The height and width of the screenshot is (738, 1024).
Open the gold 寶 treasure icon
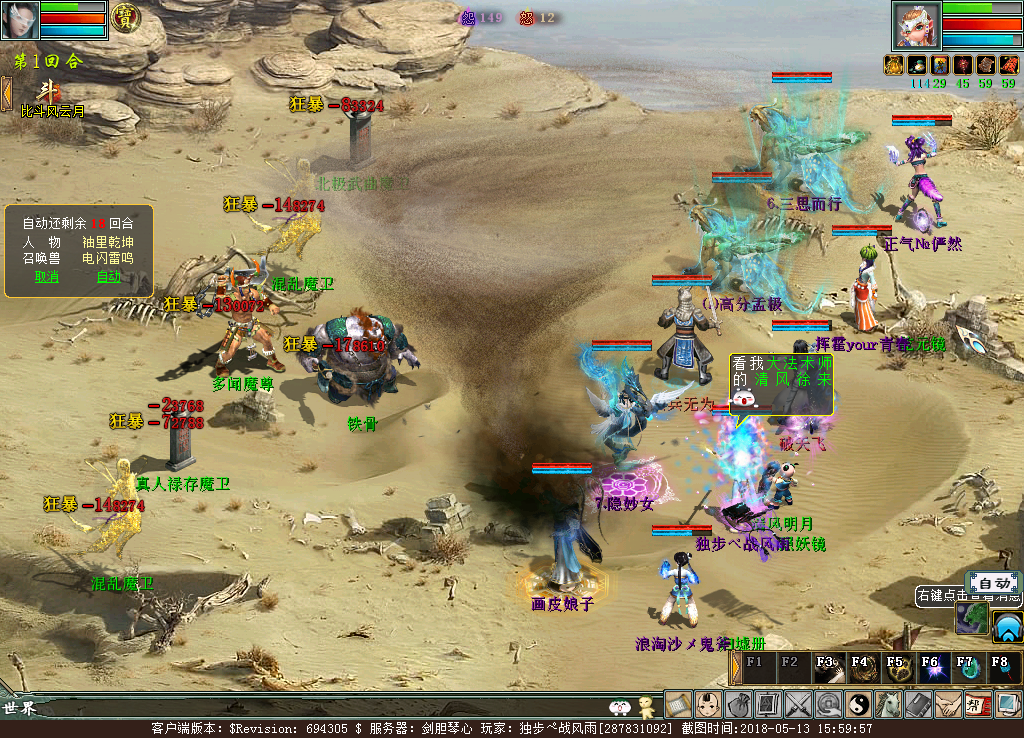tap(125, 17)
